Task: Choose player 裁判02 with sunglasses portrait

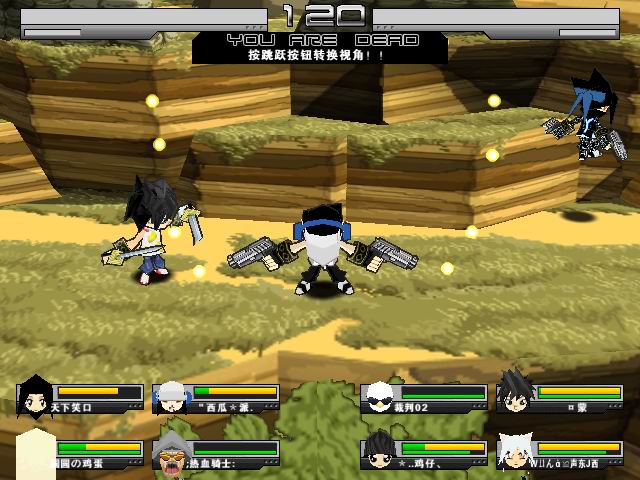Action: pos(380,397)
